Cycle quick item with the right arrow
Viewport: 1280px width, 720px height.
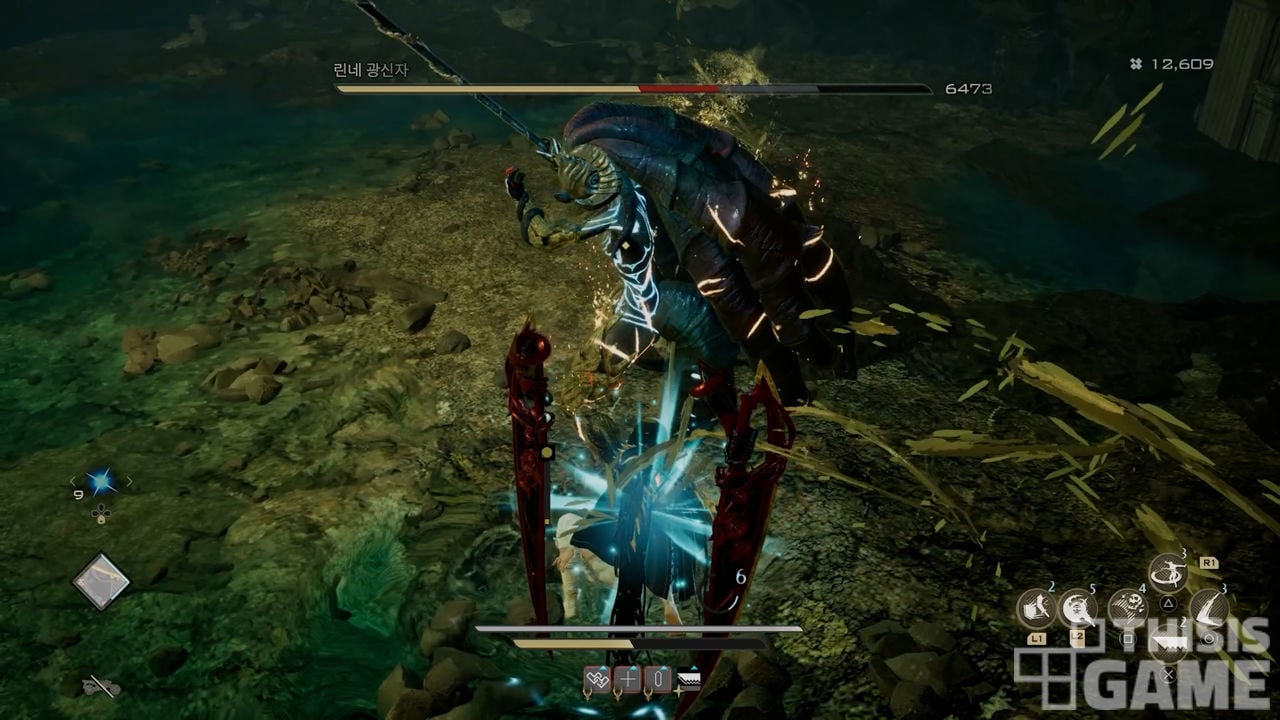tap(129, 482)
